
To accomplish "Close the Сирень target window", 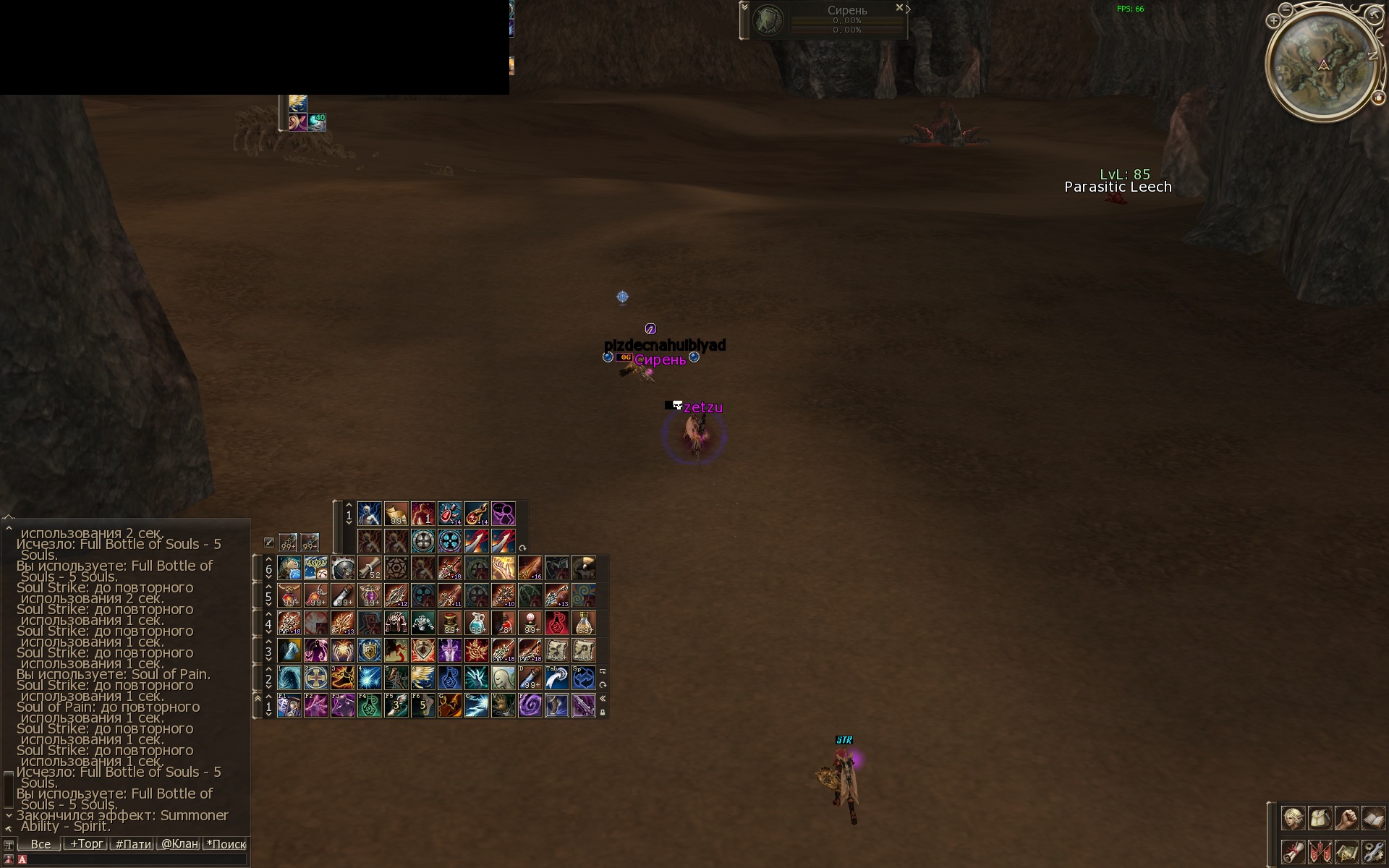I will [899, 7].
